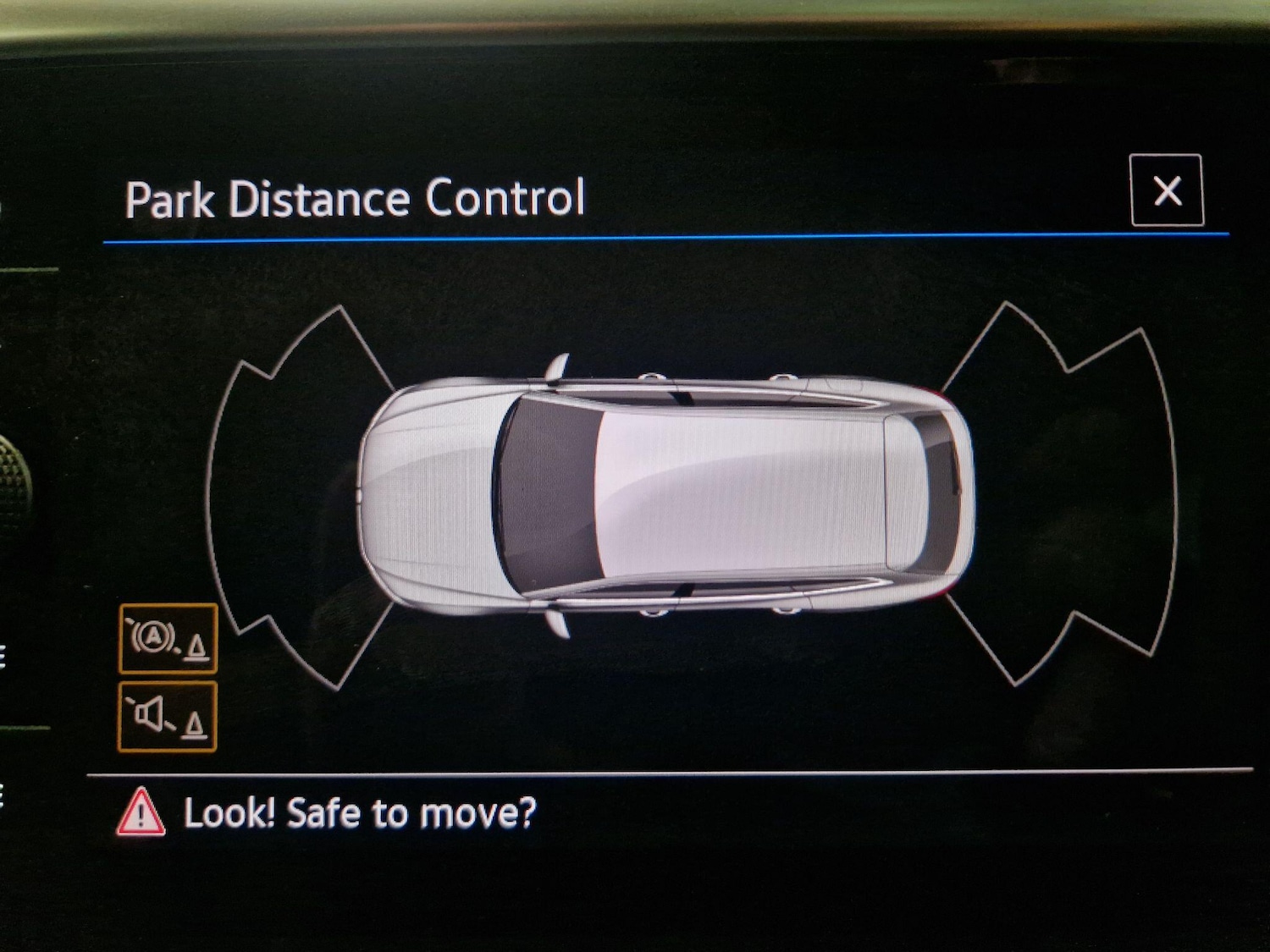Close the Park Distance Control screen

1167,190
